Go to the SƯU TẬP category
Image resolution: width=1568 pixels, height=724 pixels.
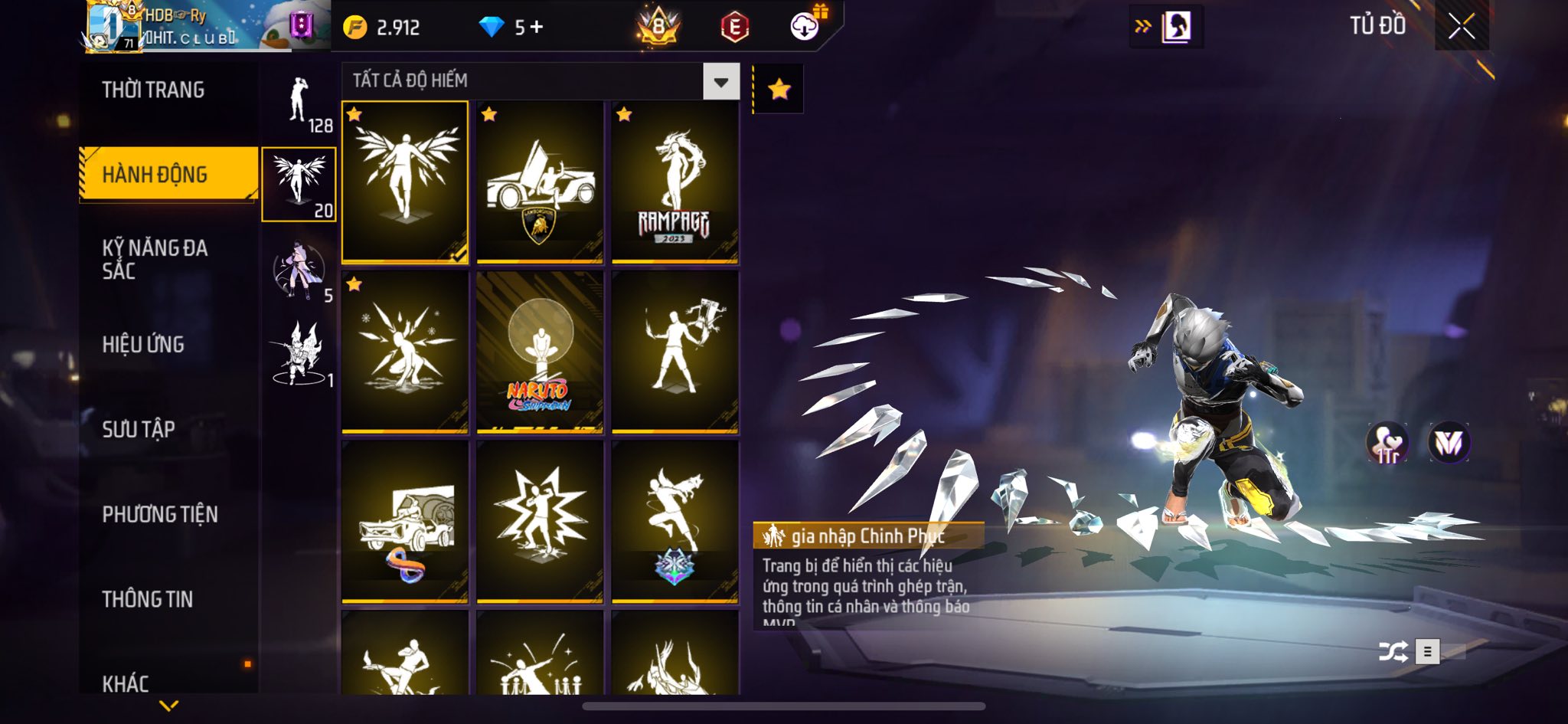coord(139,429)
